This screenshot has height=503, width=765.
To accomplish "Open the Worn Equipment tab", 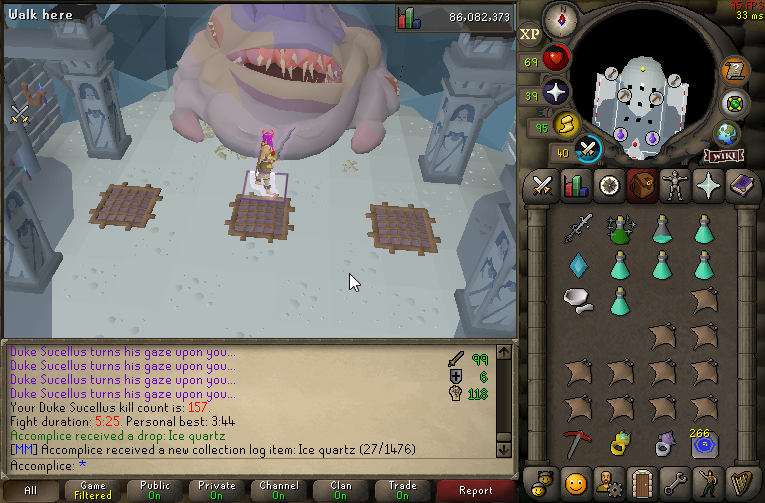I will coord(675,186).
